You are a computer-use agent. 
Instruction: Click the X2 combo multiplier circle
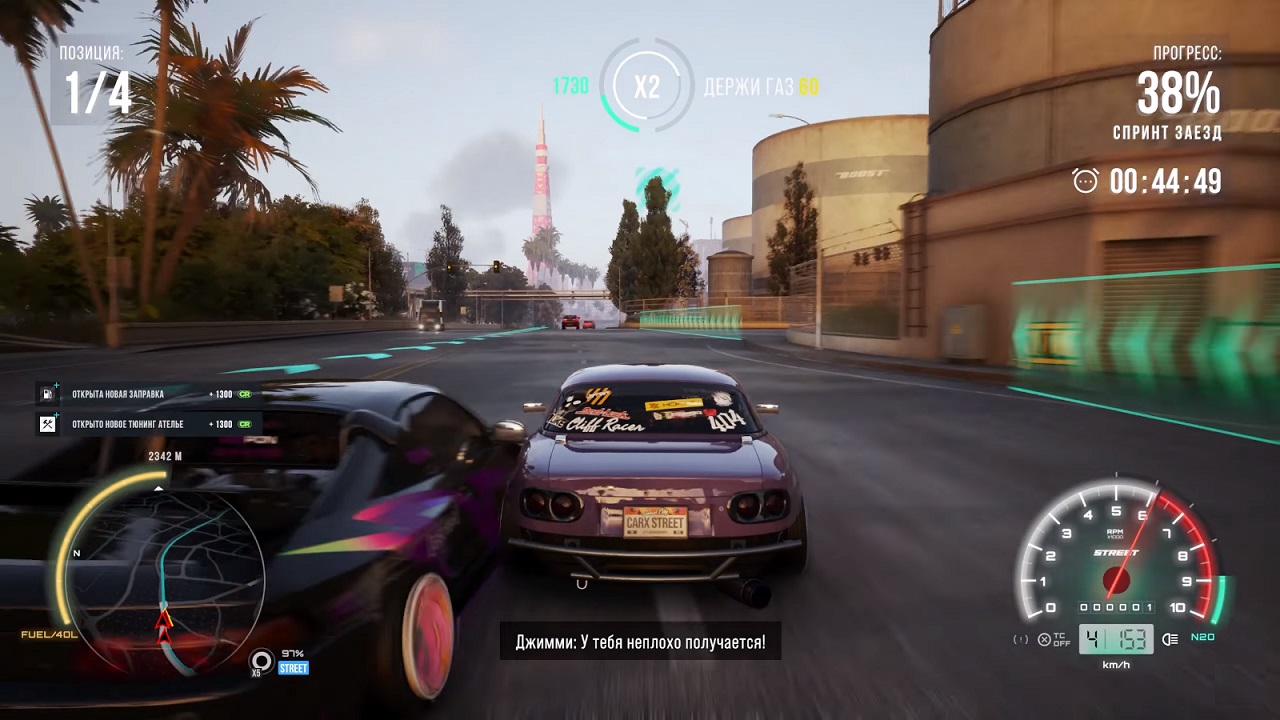[645, 85]
